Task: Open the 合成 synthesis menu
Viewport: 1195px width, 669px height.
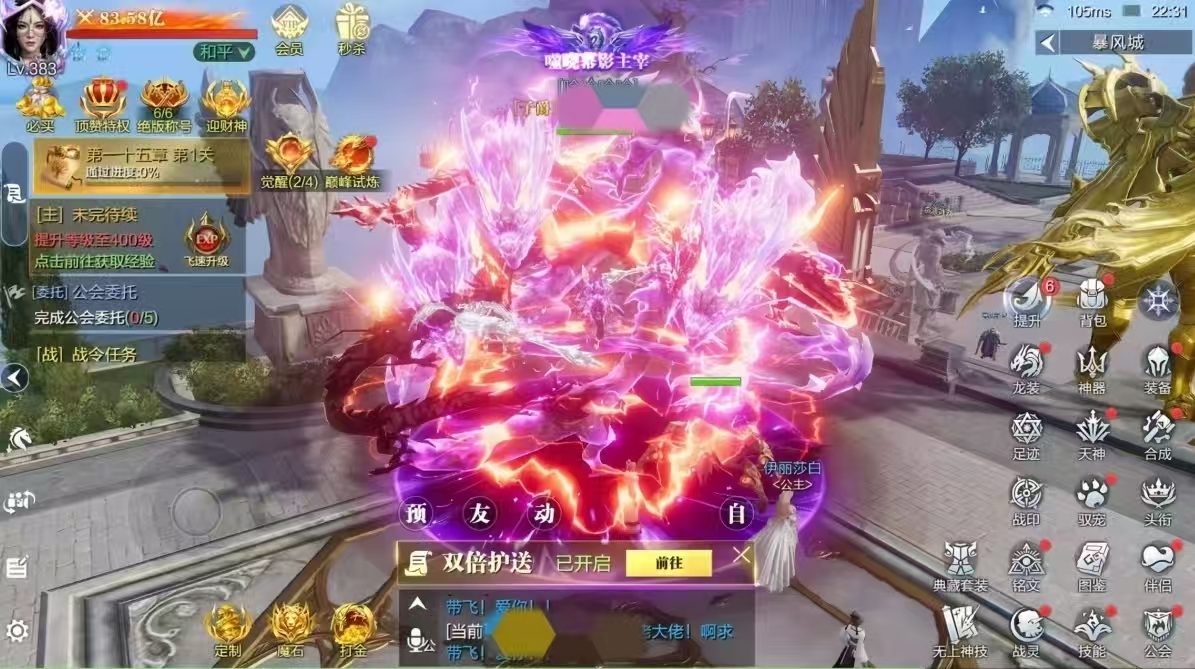Action: point(1158,432)
